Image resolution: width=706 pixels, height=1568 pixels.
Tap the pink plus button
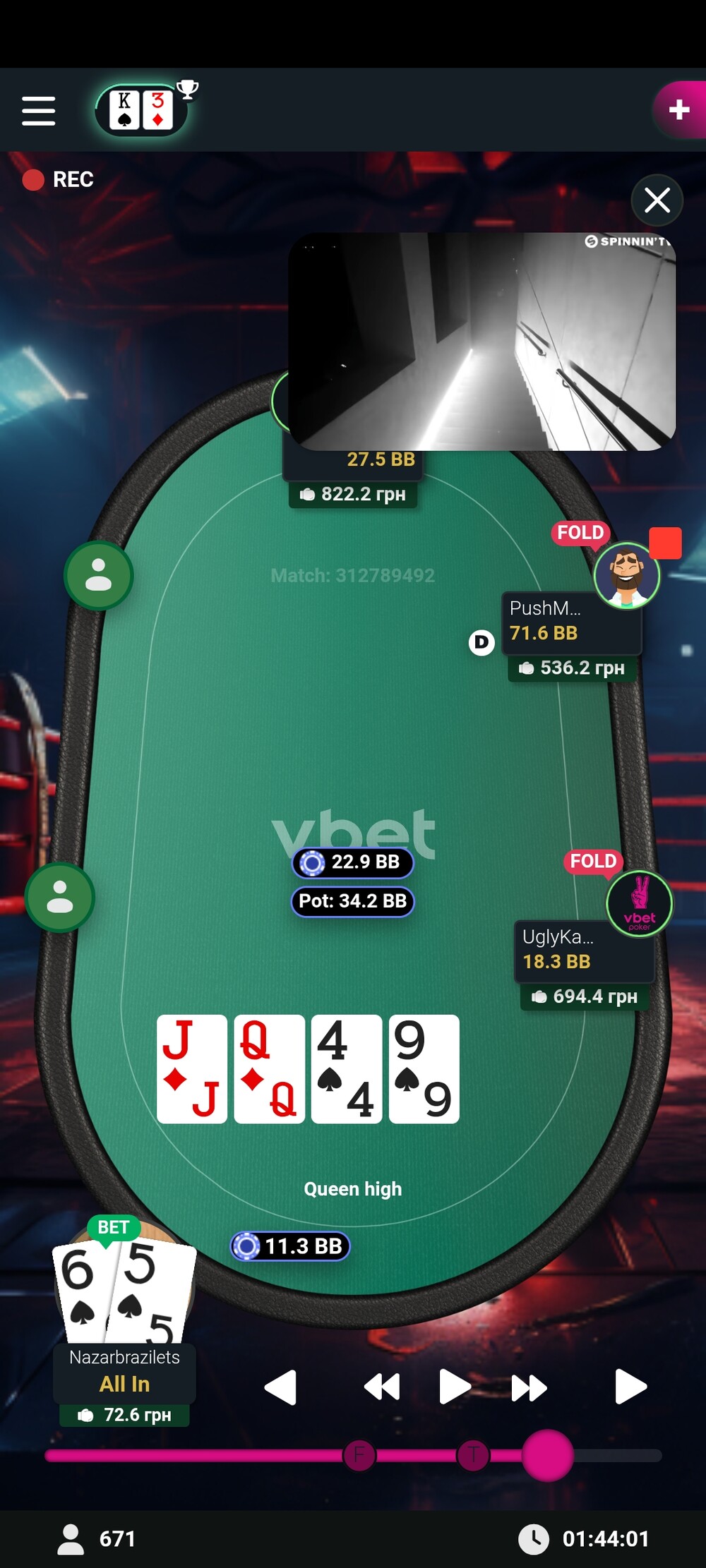click(x=678, y=109)
